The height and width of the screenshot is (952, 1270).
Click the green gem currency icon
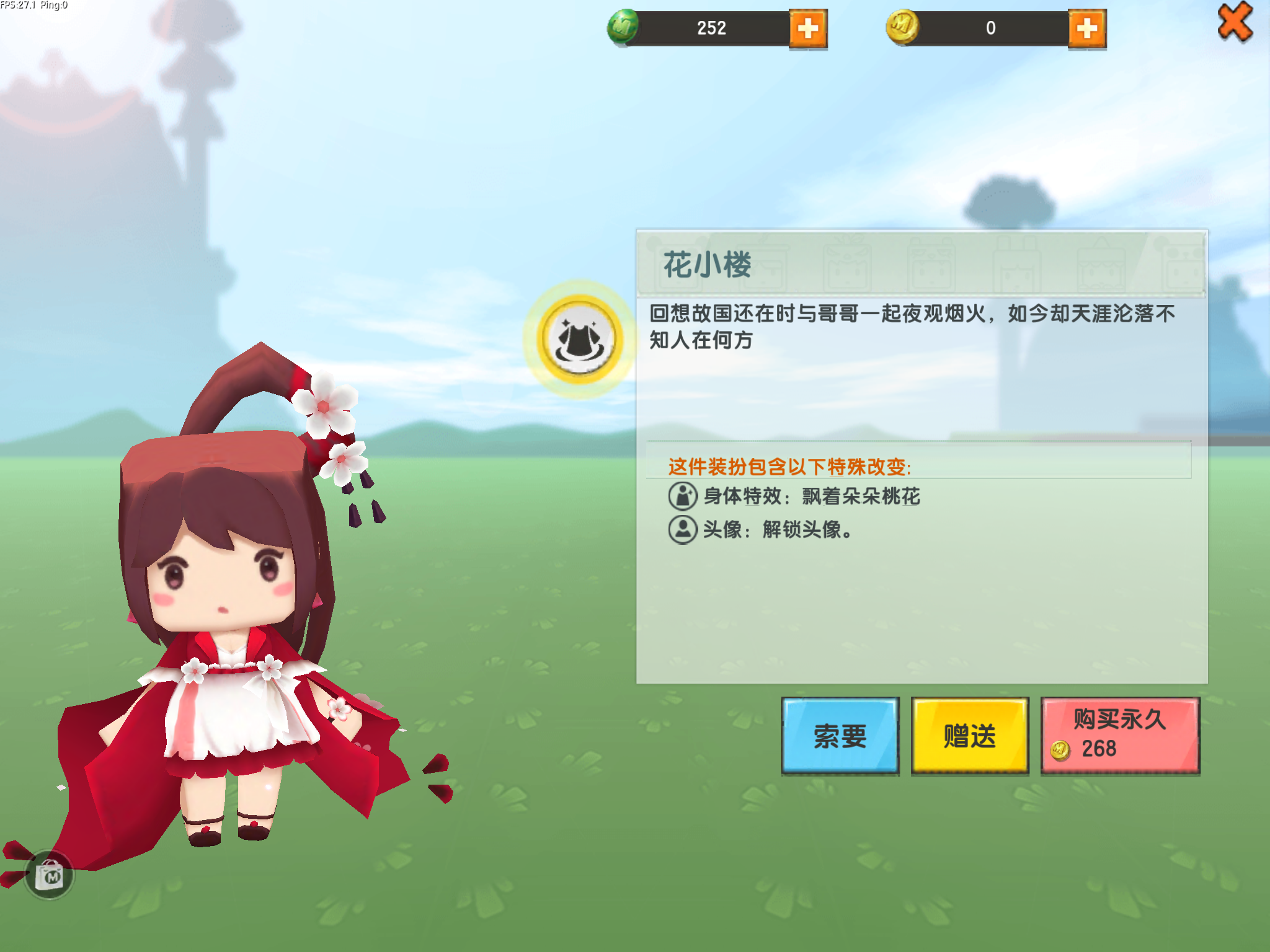pos(623,27)
